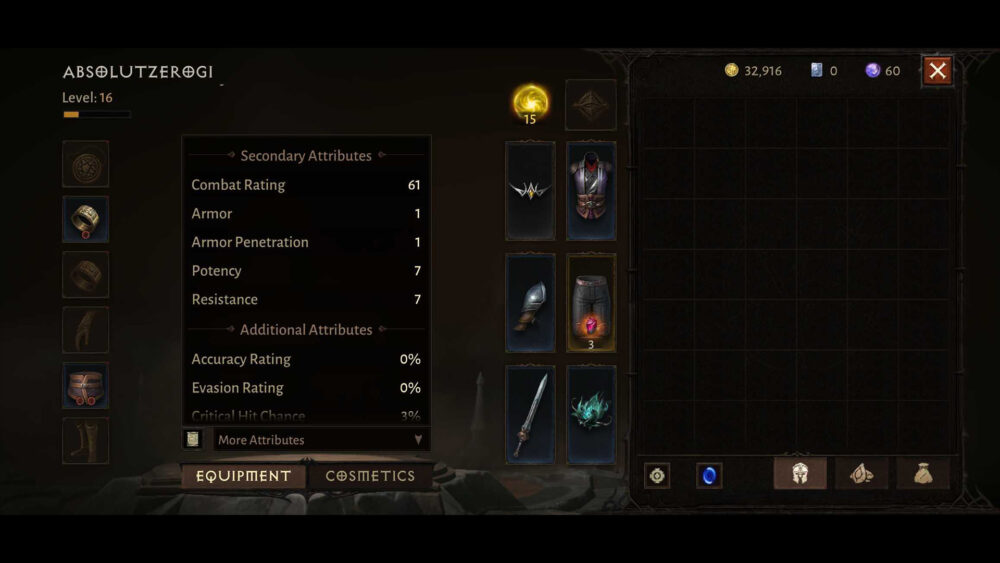The image size is (1000, 563).
Task: Select the equipped pants with red gem
Action: click(591, 302)
